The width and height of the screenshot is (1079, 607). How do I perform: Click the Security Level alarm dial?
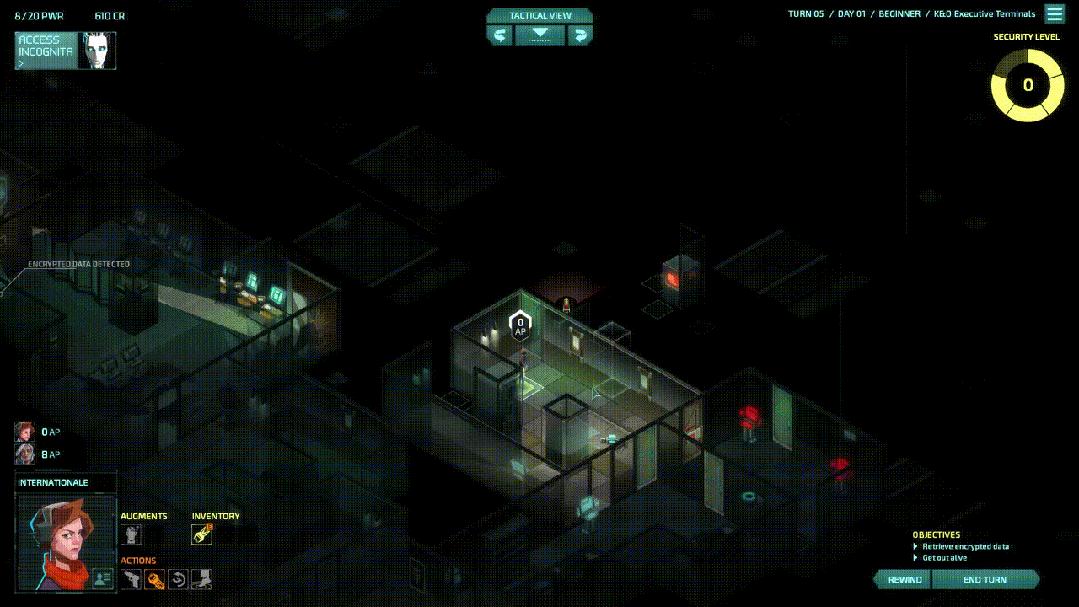tap(1027, 85)
